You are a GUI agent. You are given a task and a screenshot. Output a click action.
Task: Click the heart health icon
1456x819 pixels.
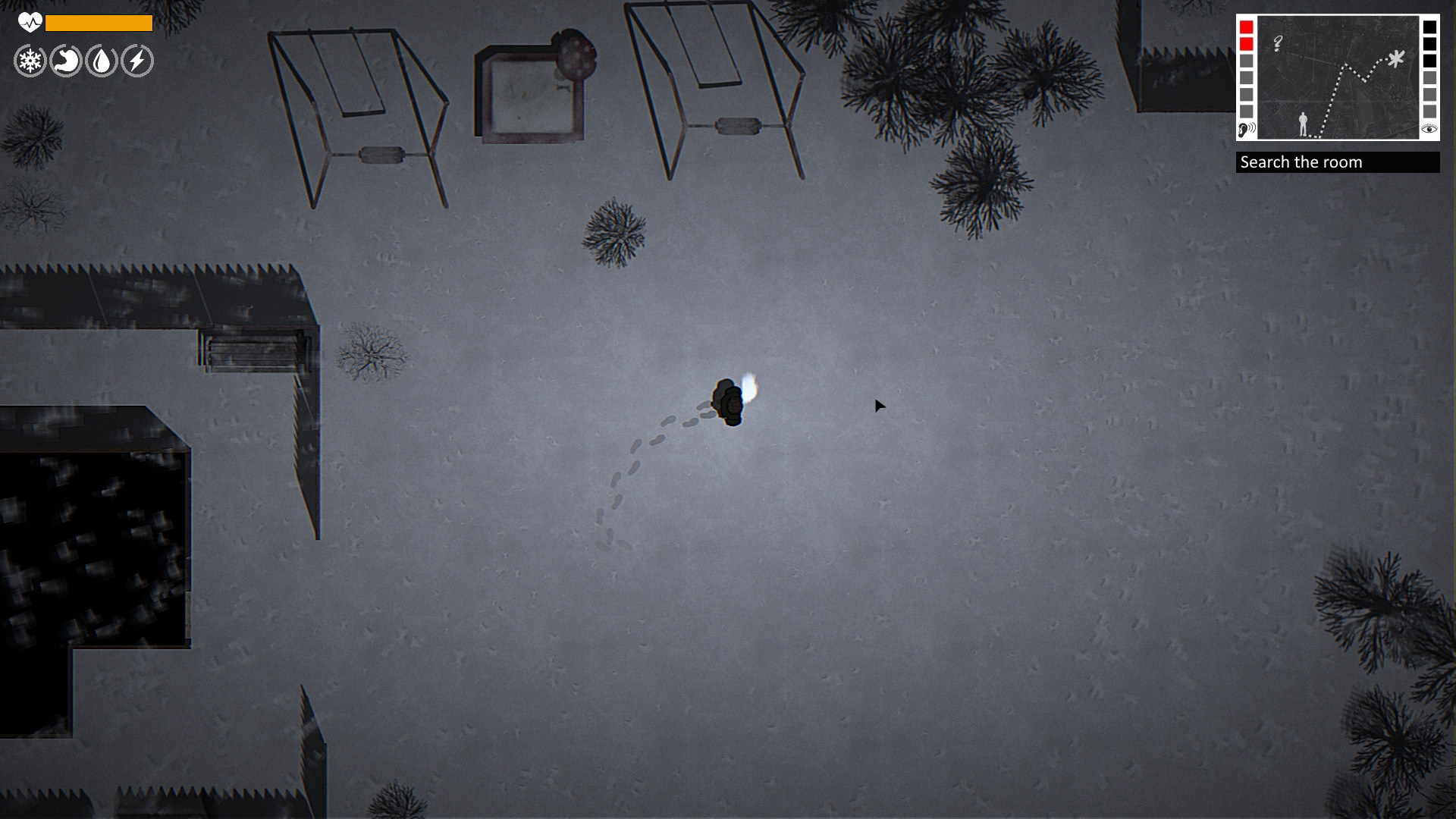[28, 24]
